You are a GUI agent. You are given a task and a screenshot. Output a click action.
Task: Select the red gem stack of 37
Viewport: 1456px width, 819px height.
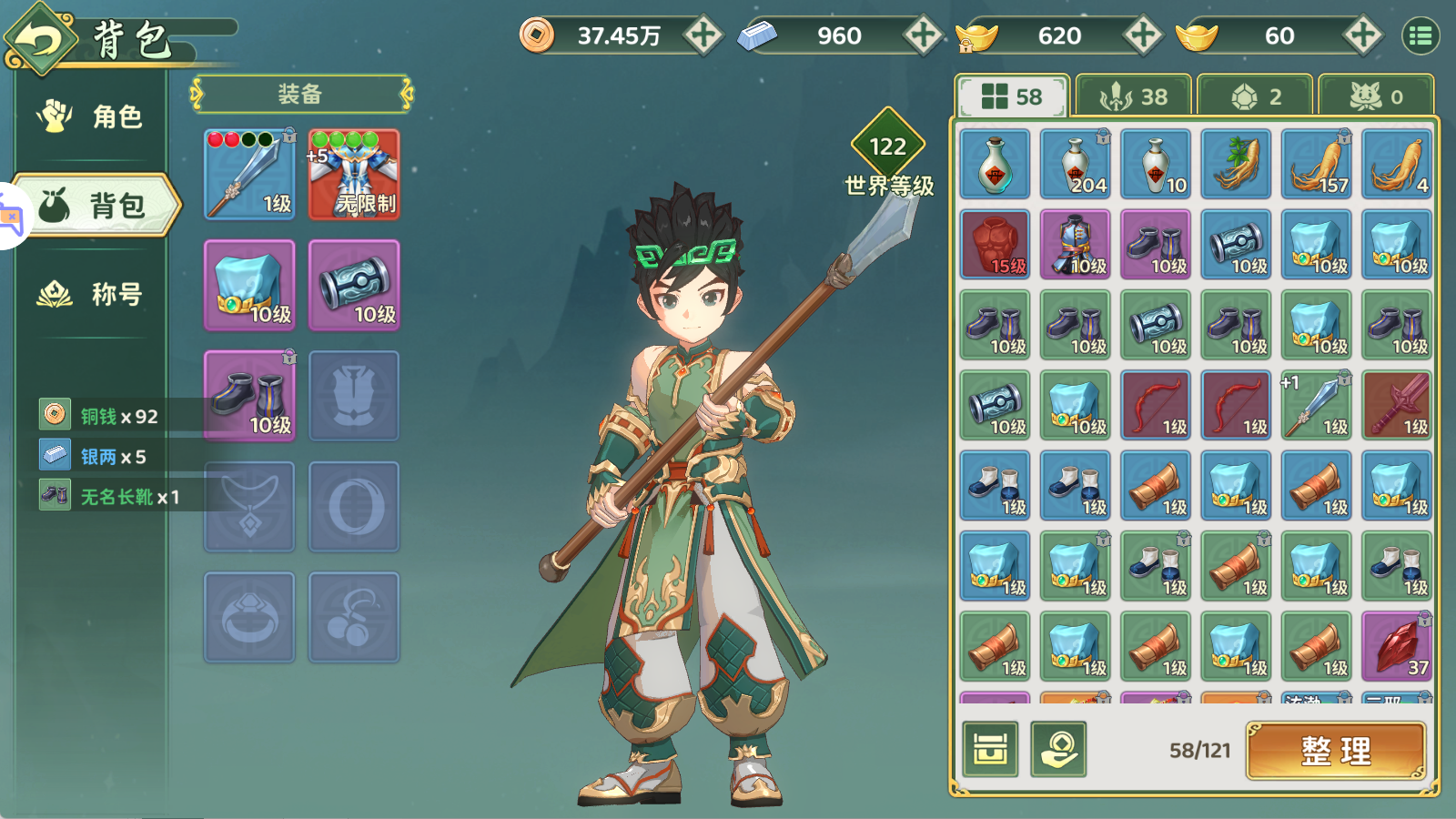1397,646
